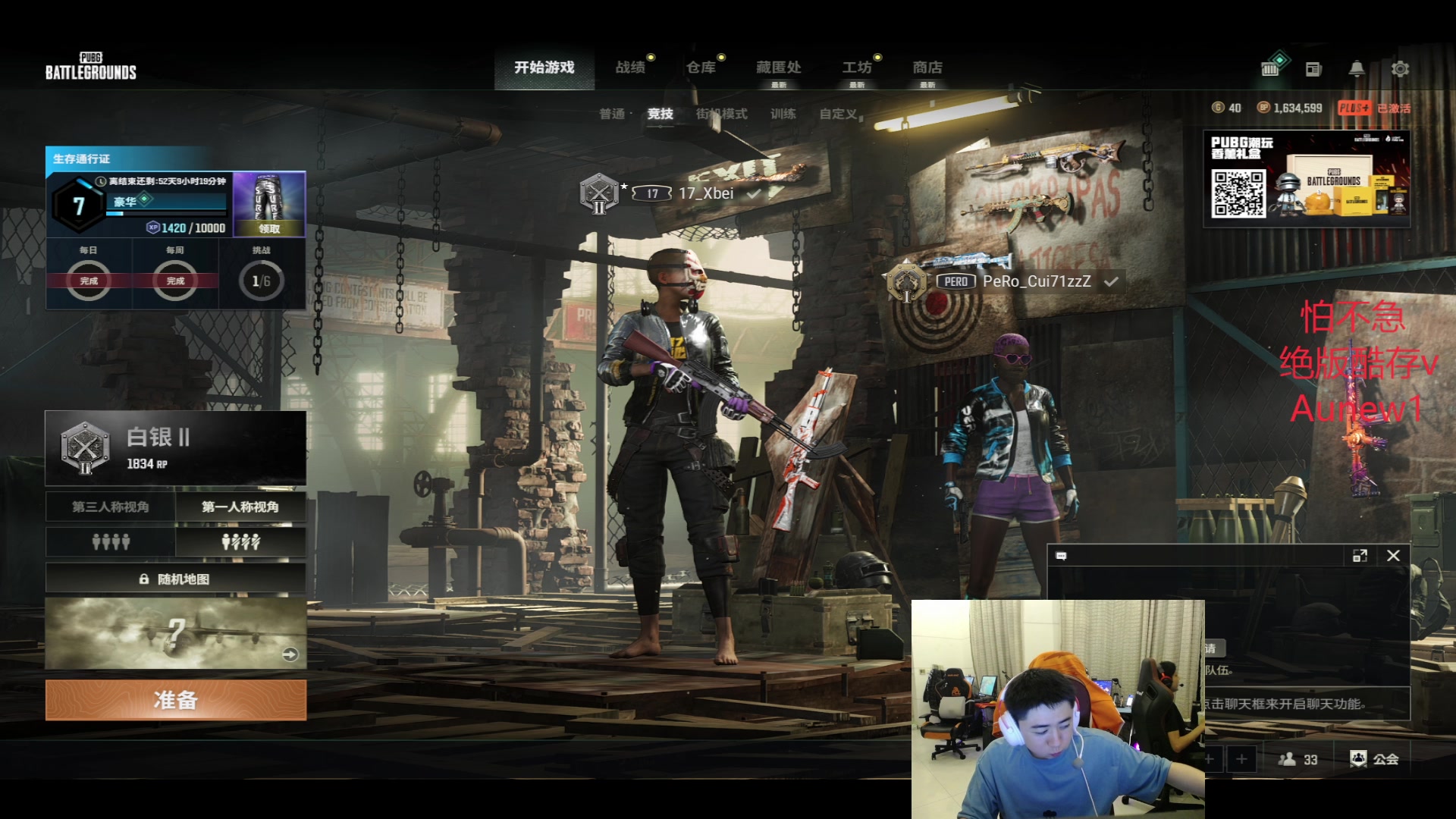Click the orange 准备 ready button
Image resolution: width=1456 pixels, height=819 pixels.
pos(176,699)
